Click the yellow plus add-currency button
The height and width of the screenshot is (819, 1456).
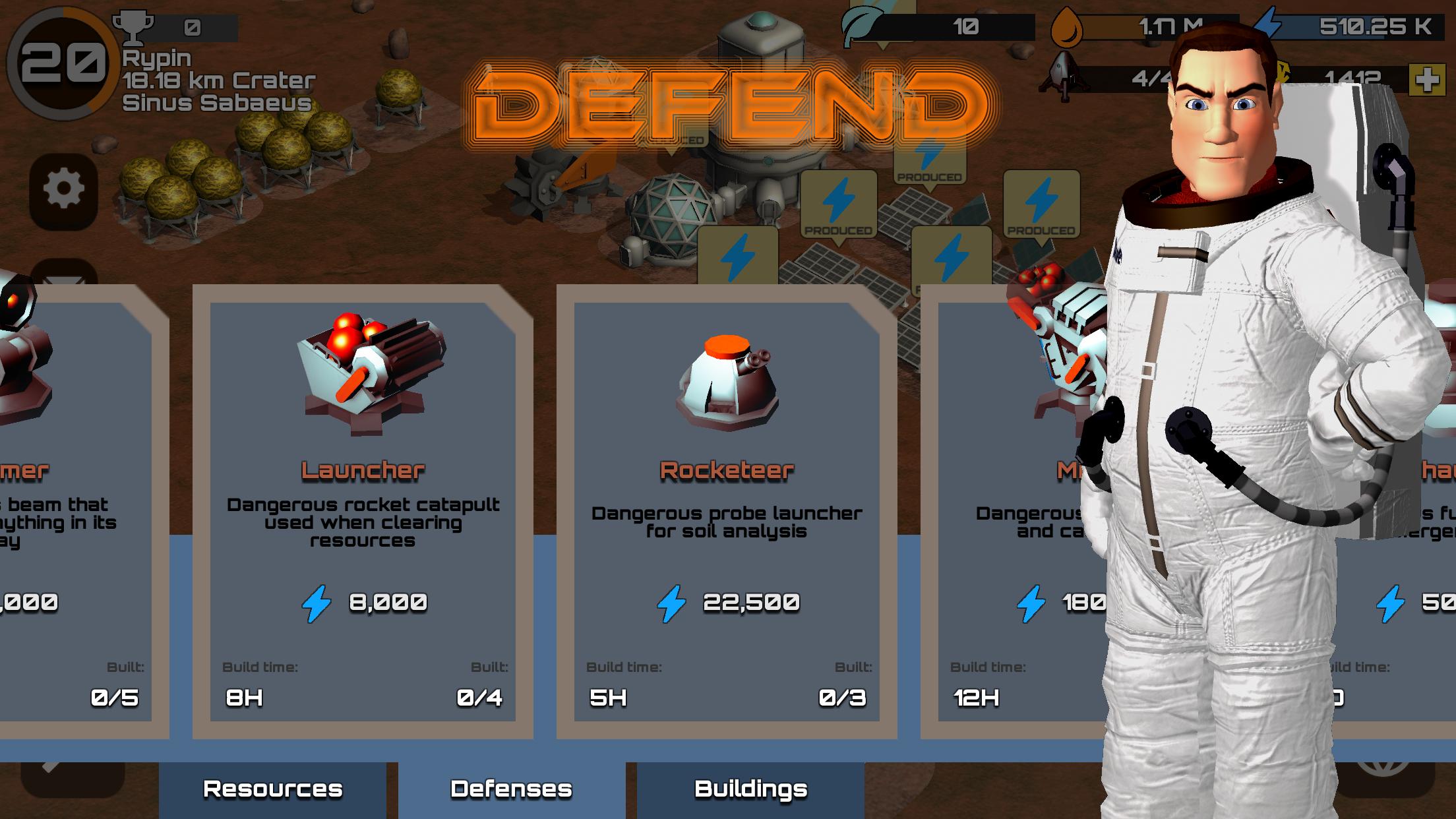tap(1427, 80)
